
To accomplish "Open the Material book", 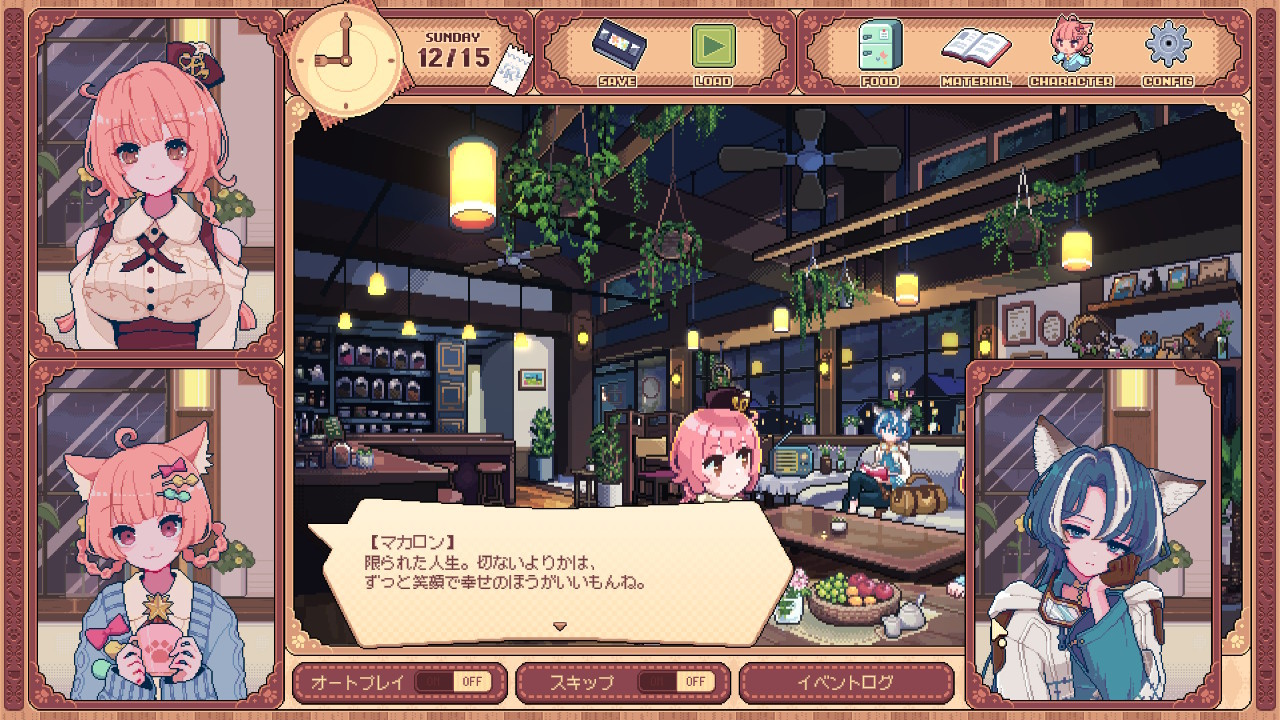I will coord(975,48).
